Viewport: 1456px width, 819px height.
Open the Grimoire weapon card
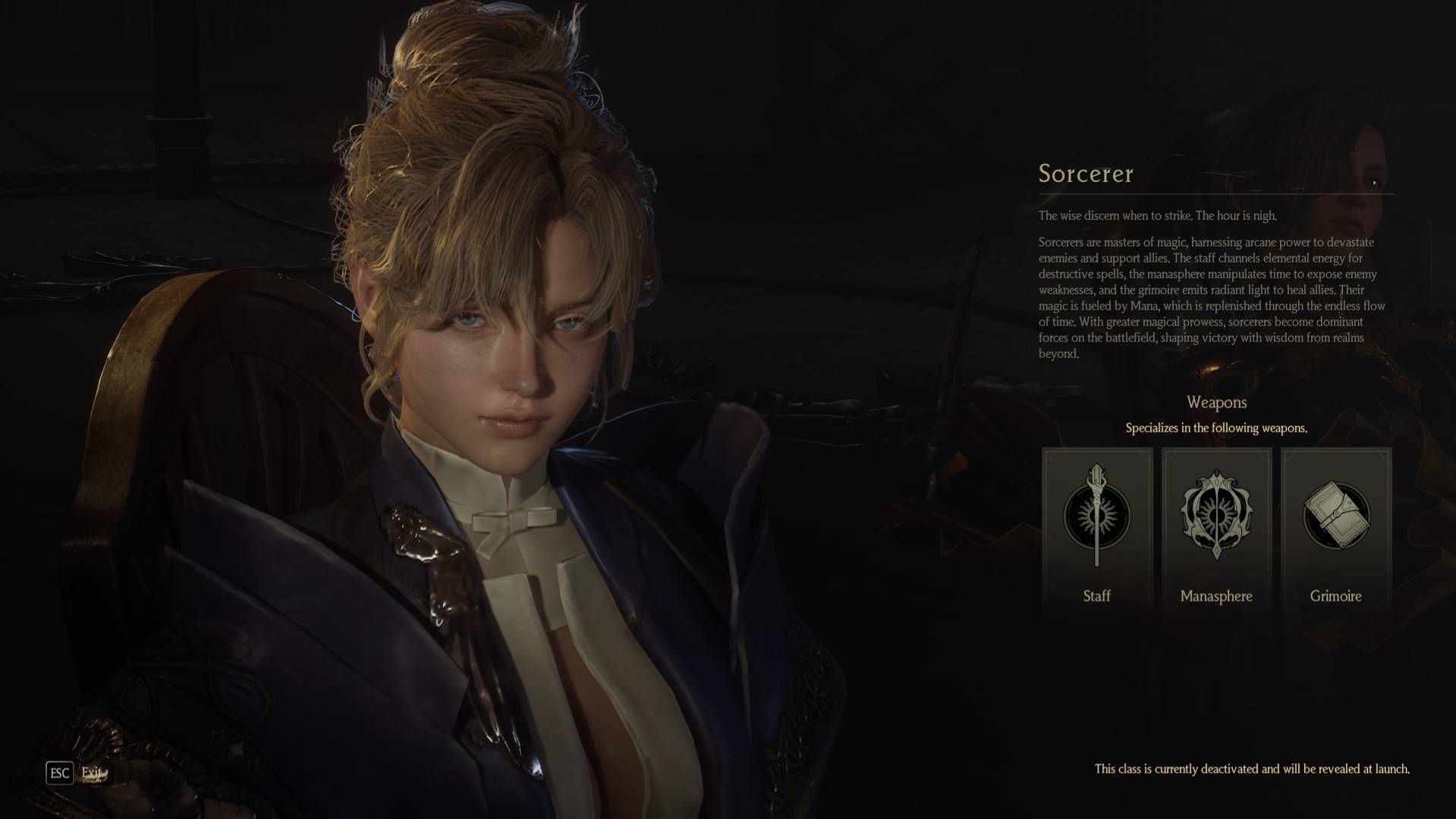[1335, 531]
